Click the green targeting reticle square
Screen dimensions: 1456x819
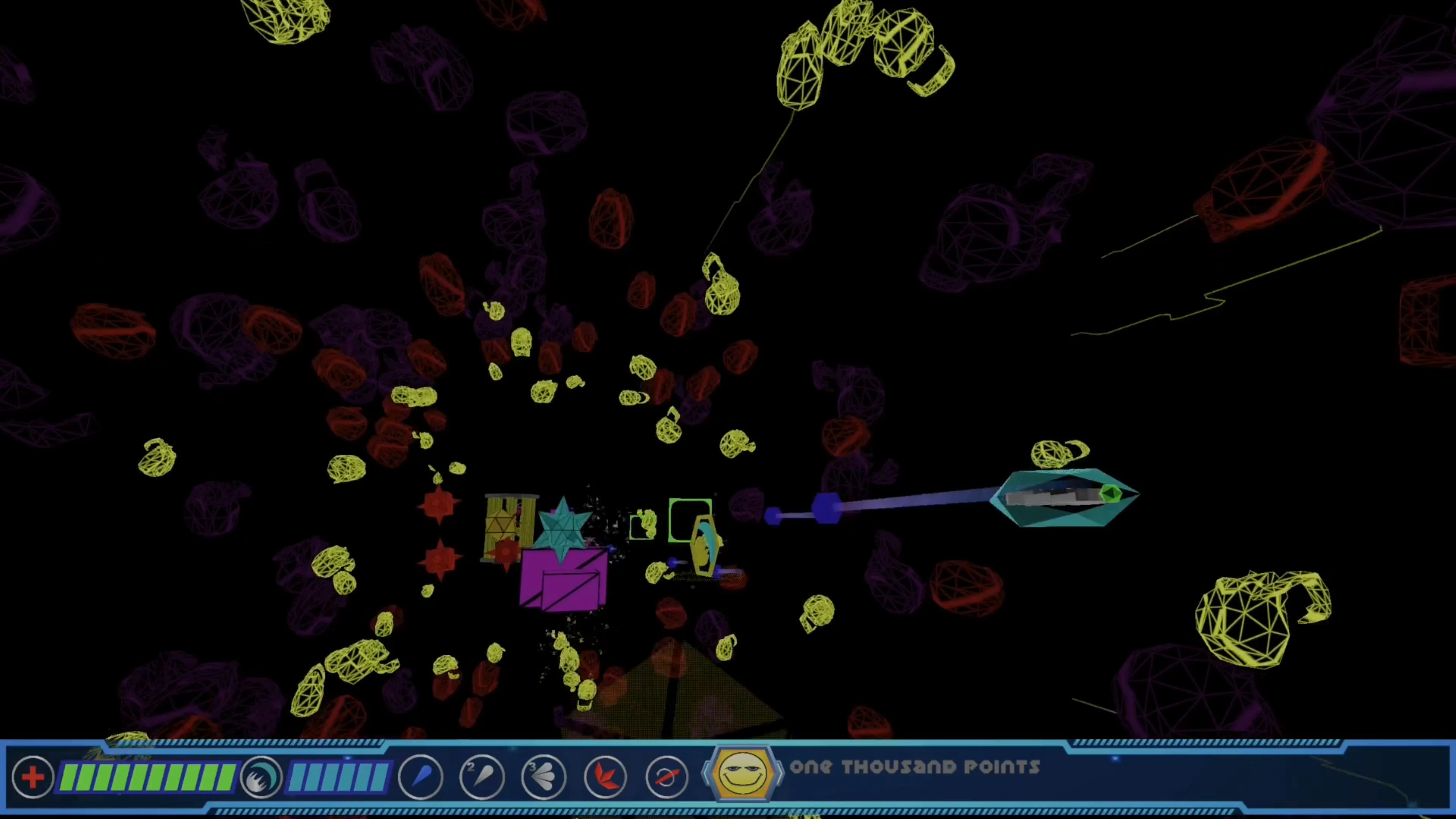(x=690, y=521)
